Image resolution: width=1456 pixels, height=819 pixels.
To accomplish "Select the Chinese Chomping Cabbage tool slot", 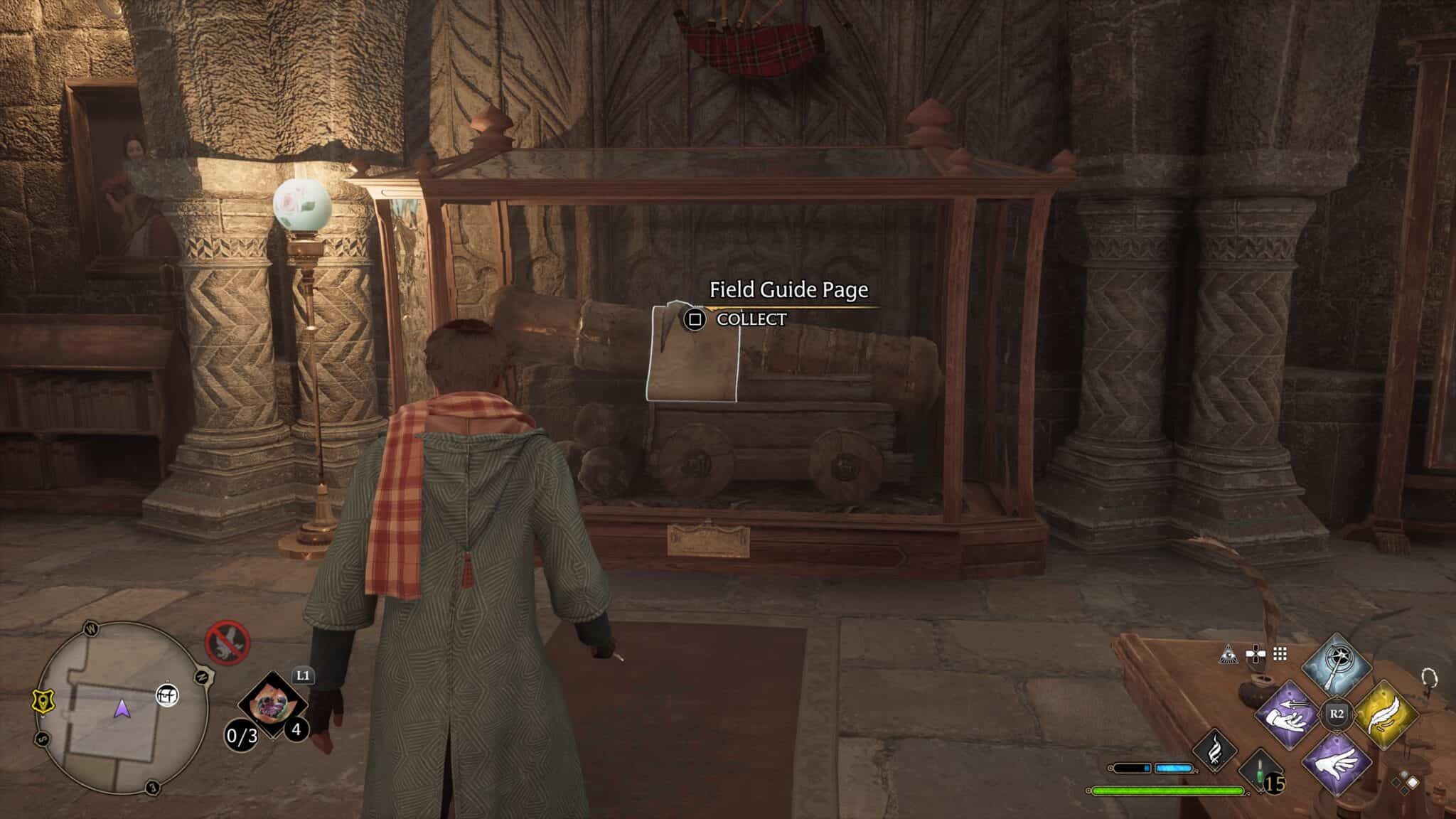I will pos(272,706).
